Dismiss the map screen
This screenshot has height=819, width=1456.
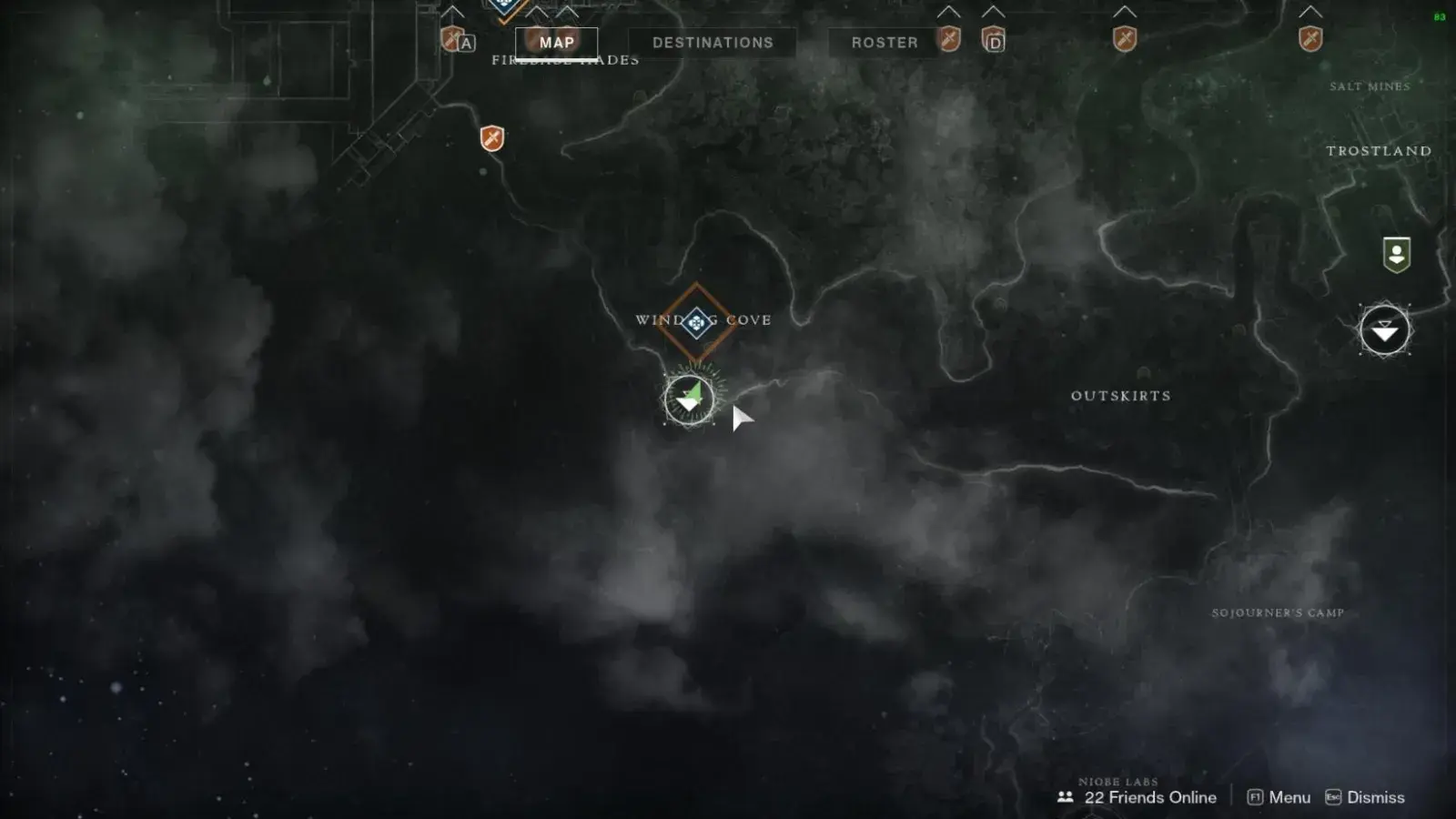click(x=1365, y=797)
